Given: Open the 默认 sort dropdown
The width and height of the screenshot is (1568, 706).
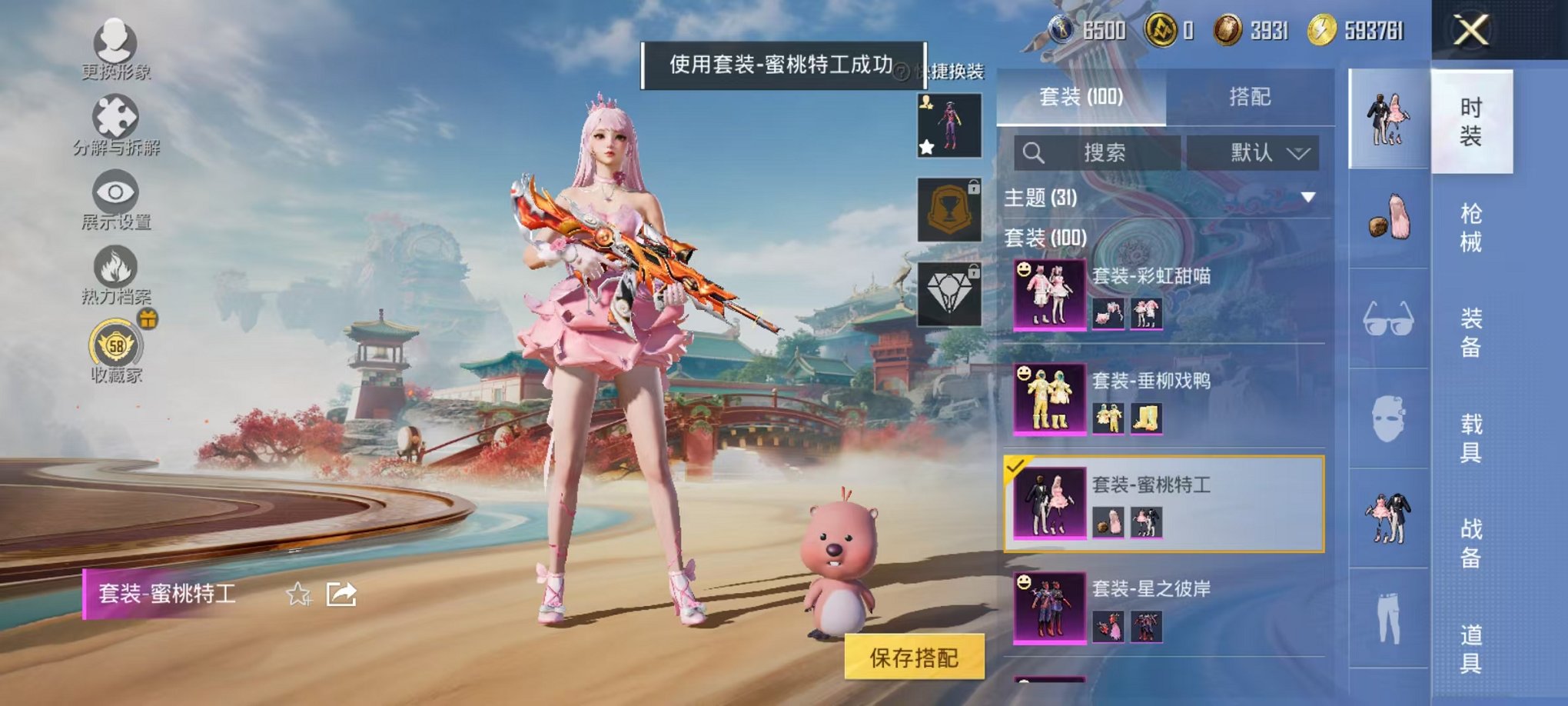Looking at the screenshot, I should click(x=1261, y=153).
